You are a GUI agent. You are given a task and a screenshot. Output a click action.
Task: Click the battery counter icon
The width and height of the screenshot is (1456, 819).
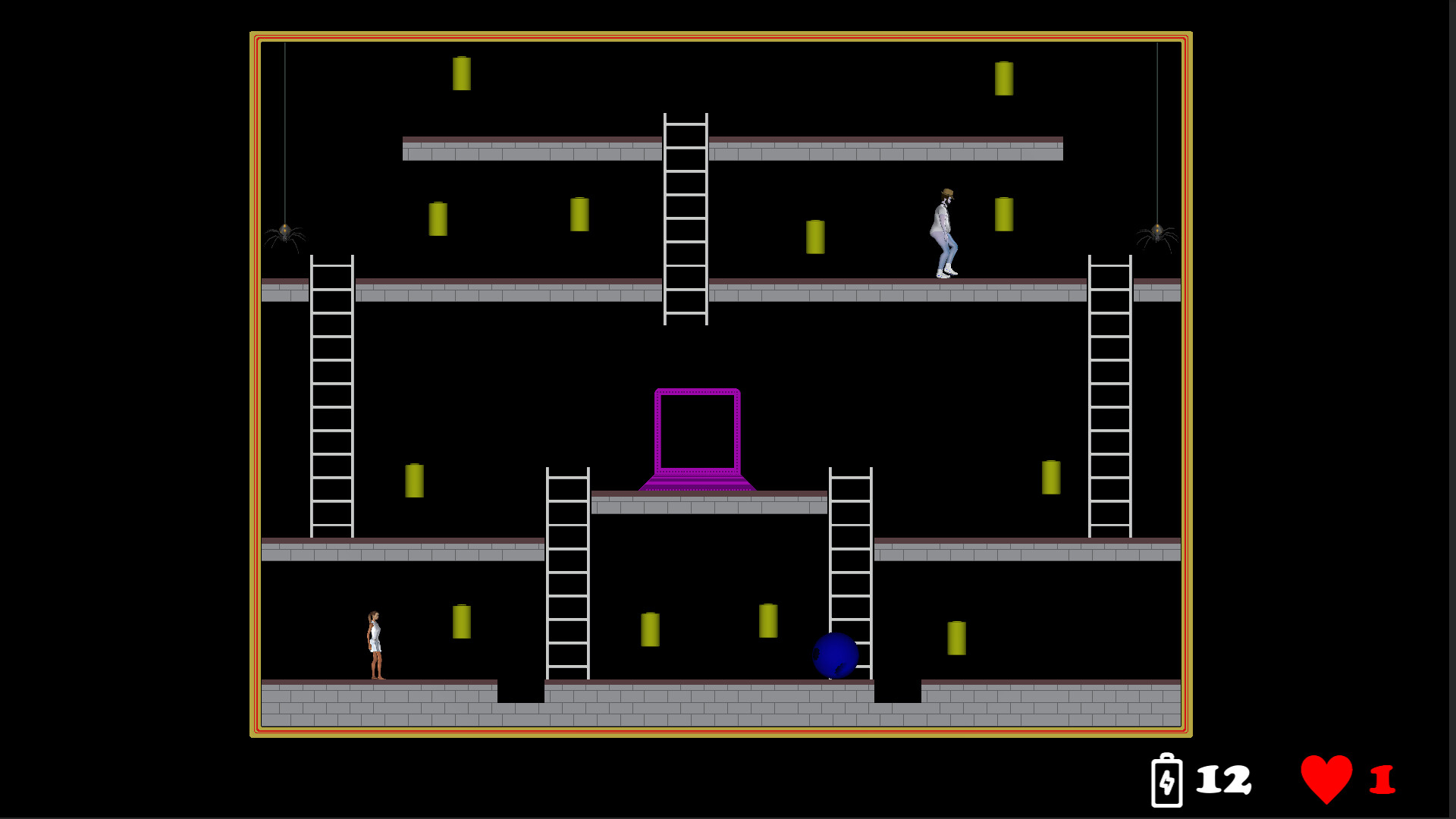[x=1167, y=784]
